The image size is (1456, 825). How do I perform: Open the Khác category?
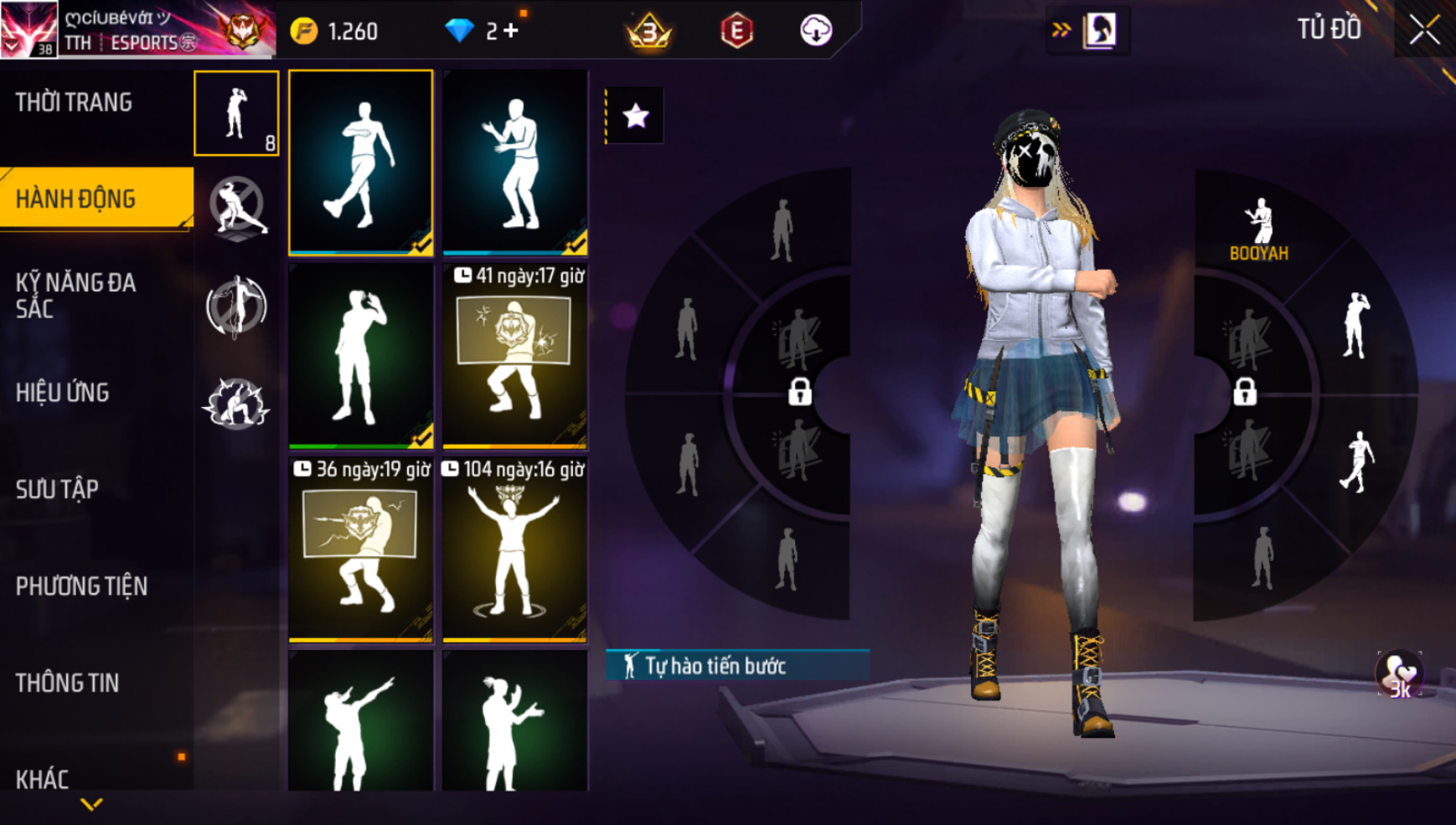click(x=42, y=779)
